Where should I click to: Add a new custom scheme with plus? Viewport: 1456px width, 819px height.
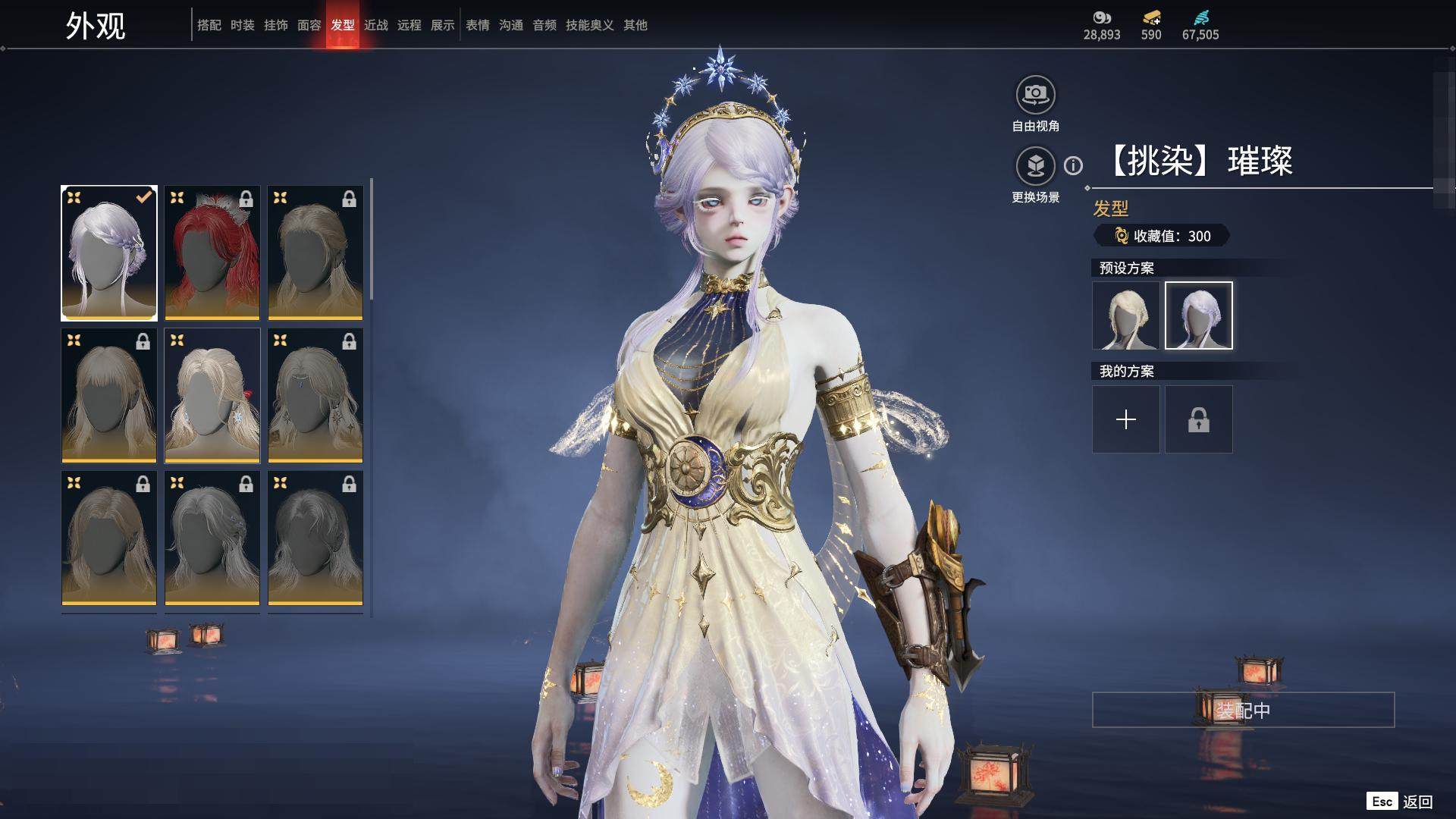click(1126, 419)
